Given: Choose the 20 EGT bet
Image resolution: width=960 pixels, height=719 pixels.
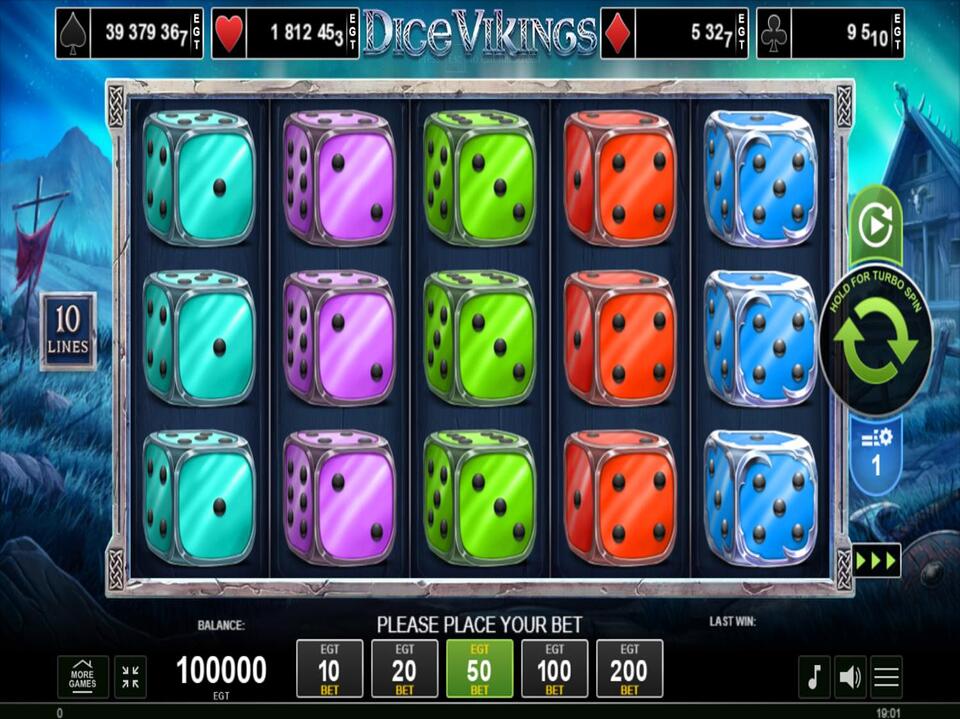Looking at the screenshot, I should [x=404, y=668].
